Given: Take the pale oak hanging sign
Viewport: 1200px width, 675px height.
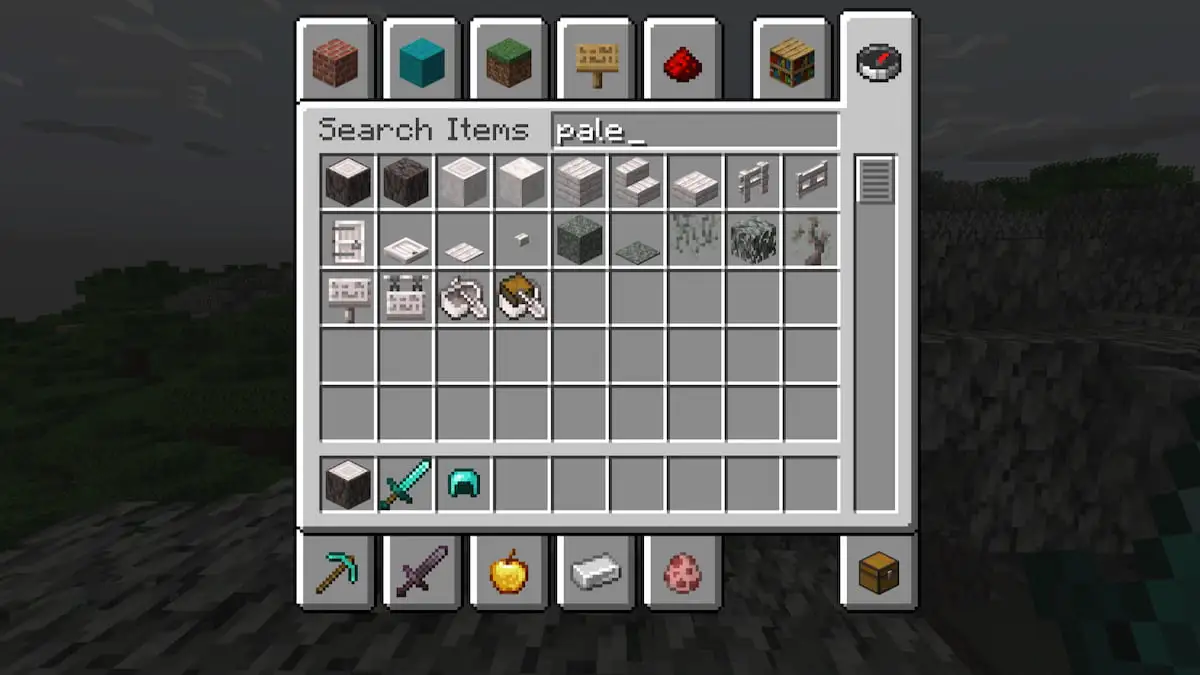Looking at the screenshot, I should (406, 299).
